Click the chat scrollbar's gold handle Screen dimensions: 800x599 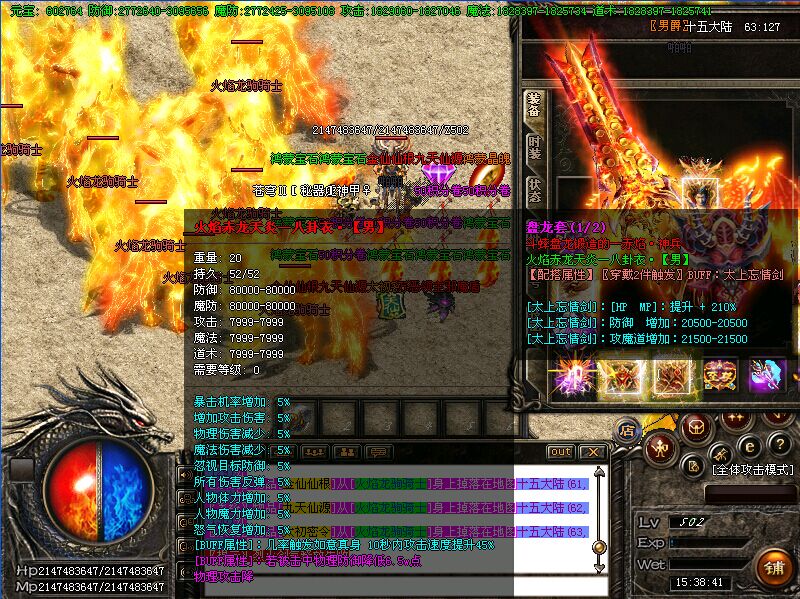[599, 547]
